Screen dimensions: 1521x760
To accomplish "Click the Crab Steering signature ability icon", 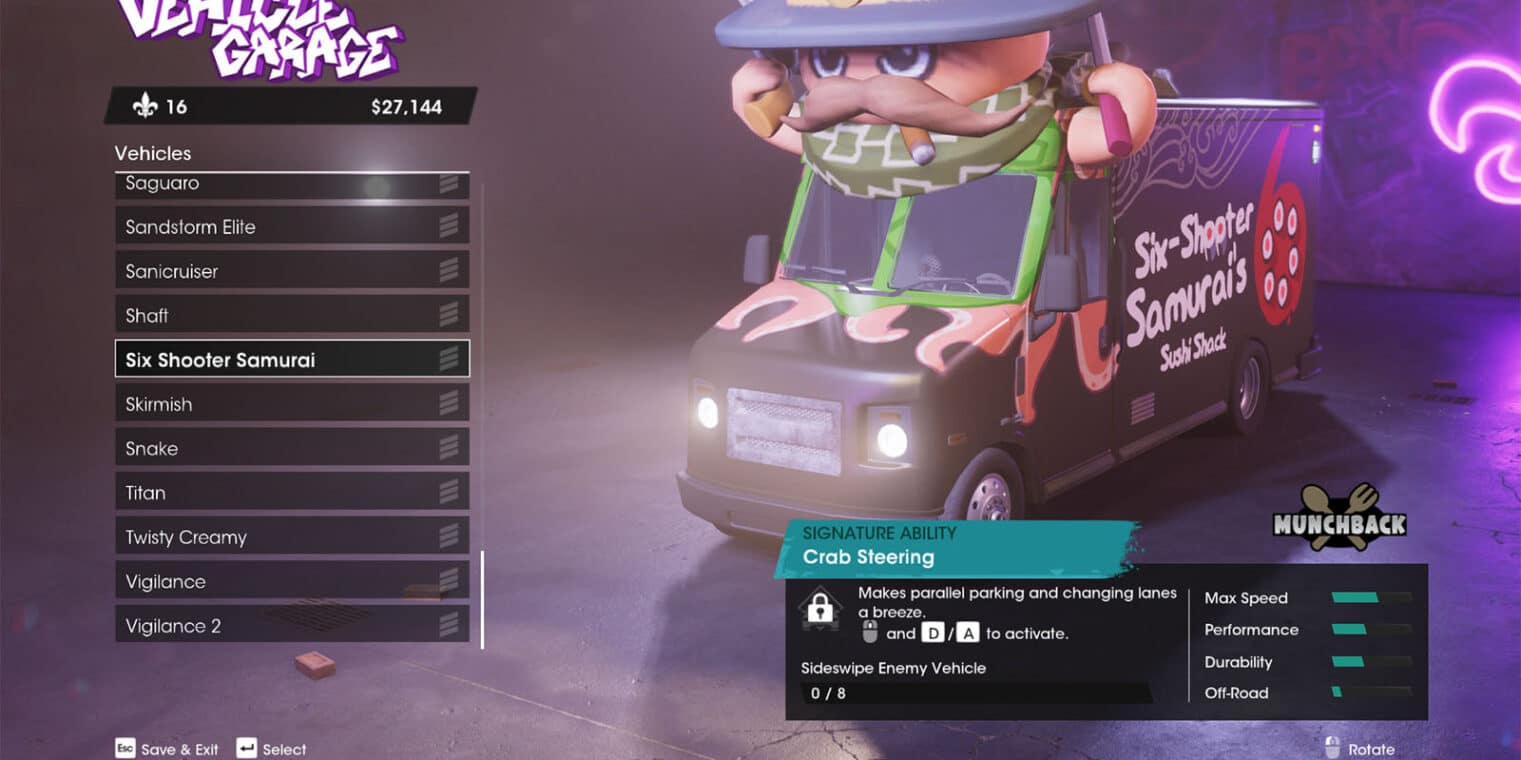I will point(820,609).
